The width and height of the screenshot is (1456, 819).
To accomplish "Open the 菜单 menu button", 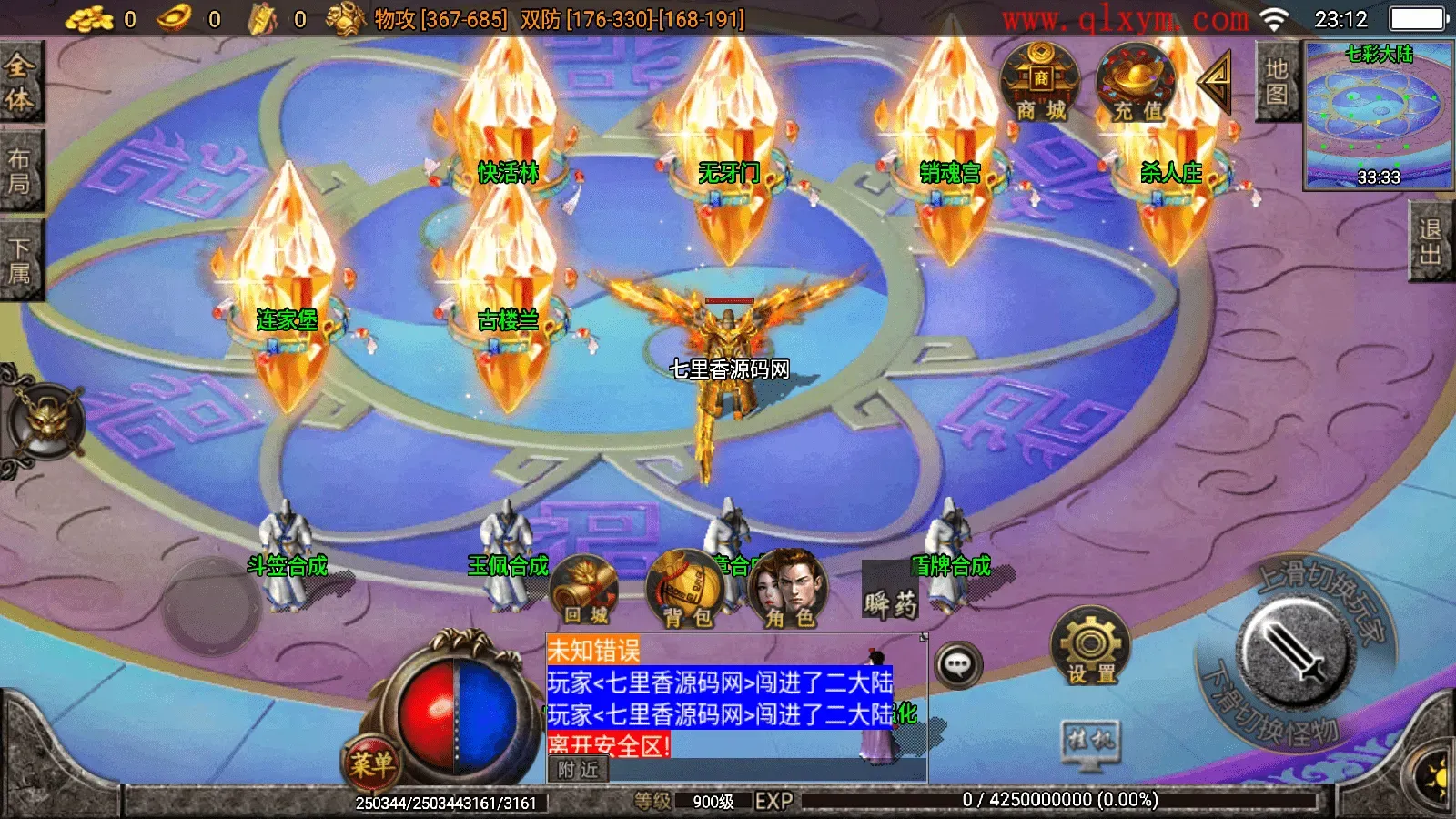I will [371, 763].
